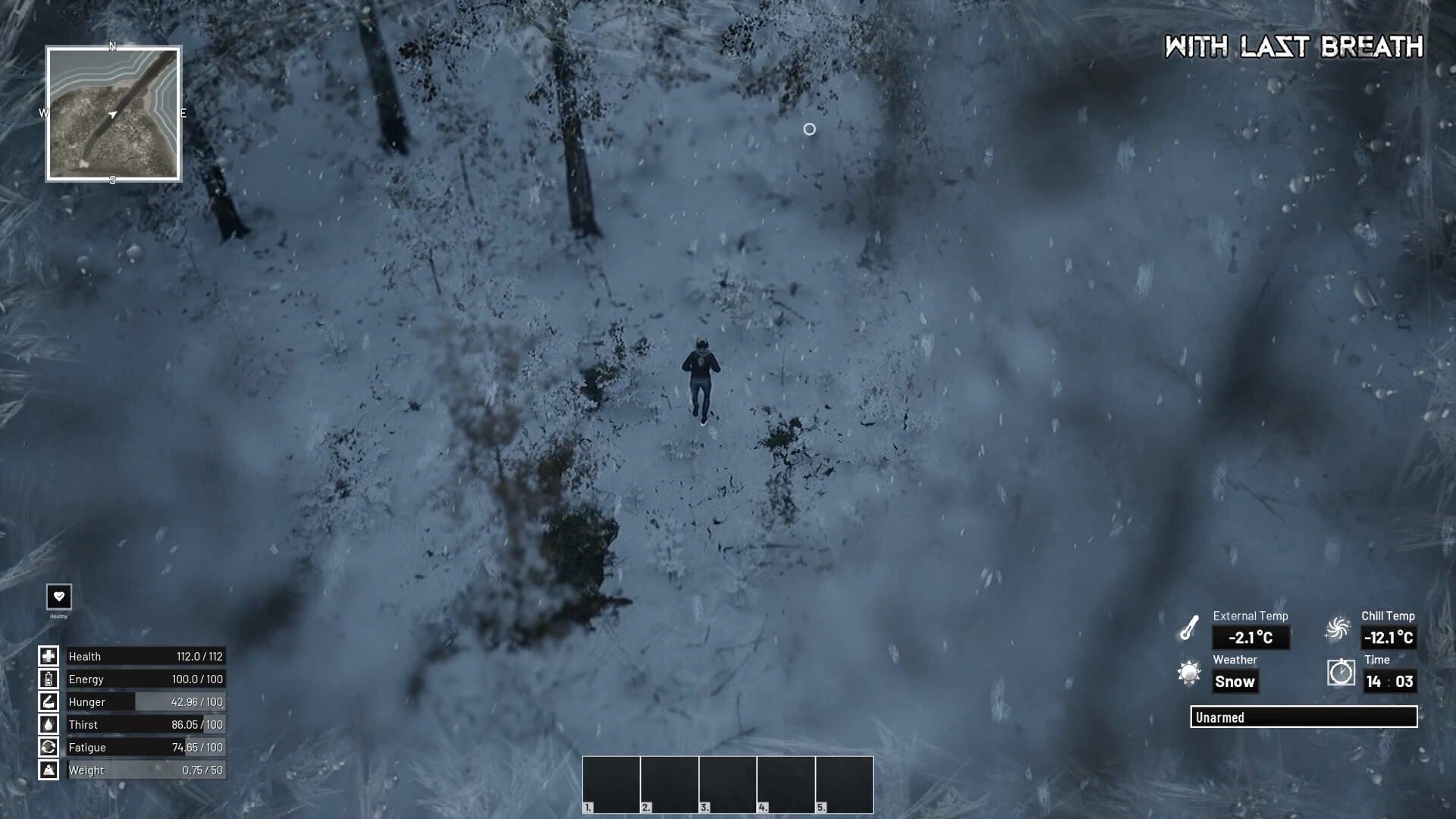1456x819 pixels.
Task: Click the Unarmed weapon bar
Action: coord(1304,717)
